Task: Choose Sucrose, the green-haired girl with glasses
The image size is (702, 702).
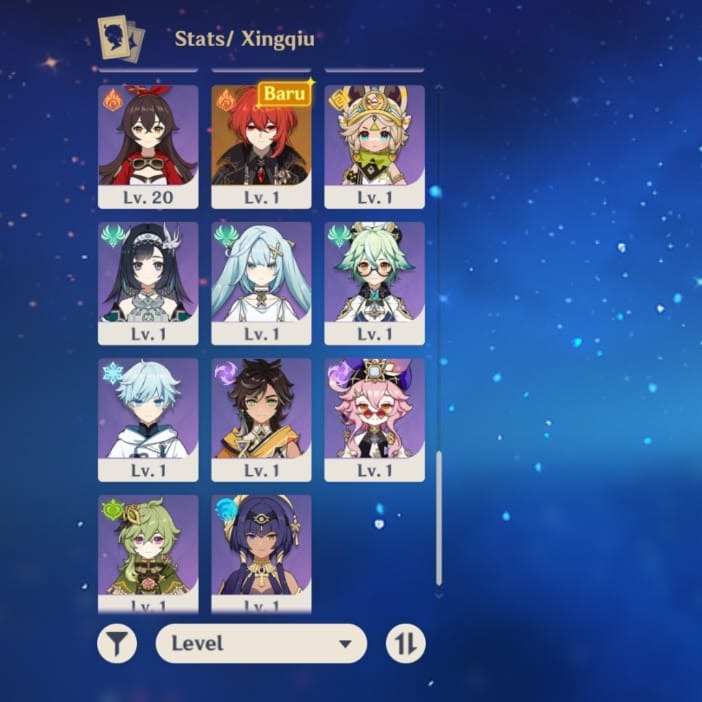Action: pos(374,283)
